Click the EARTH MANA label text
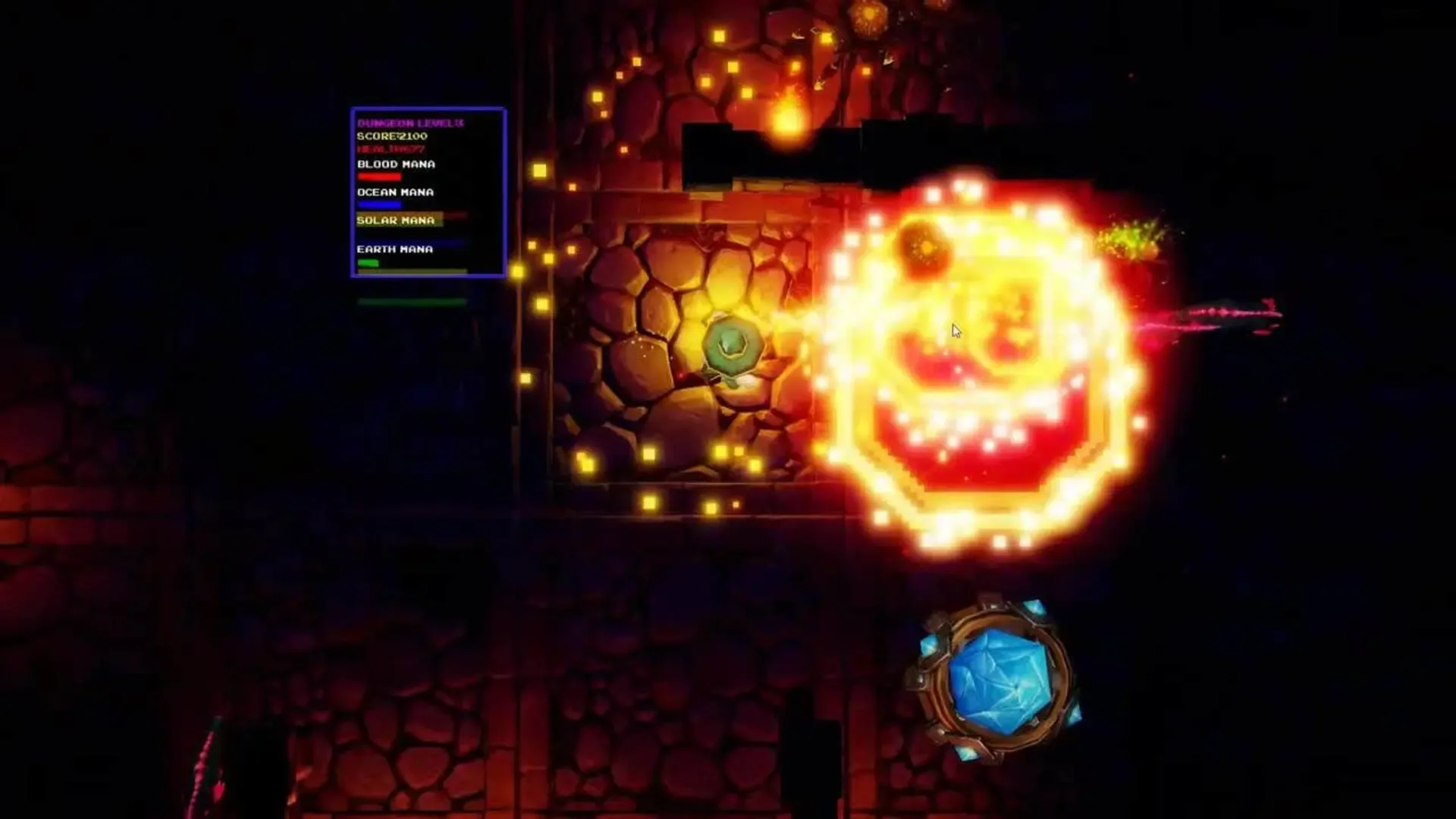This screenshot has height=819, width=1456. (395, 248)
